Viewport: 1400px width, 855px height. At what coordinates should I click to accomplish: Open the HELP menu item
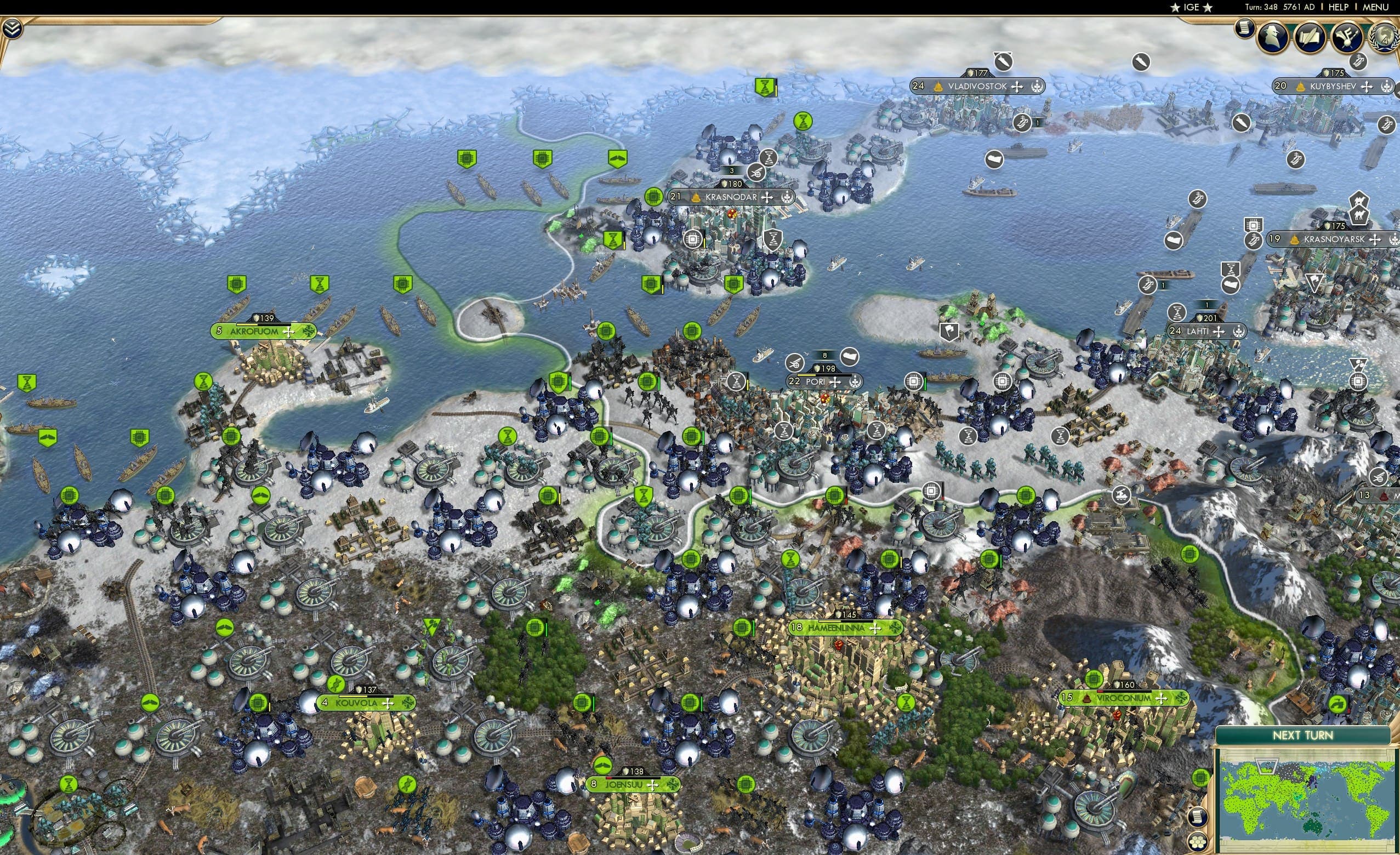coord(1339,7)
